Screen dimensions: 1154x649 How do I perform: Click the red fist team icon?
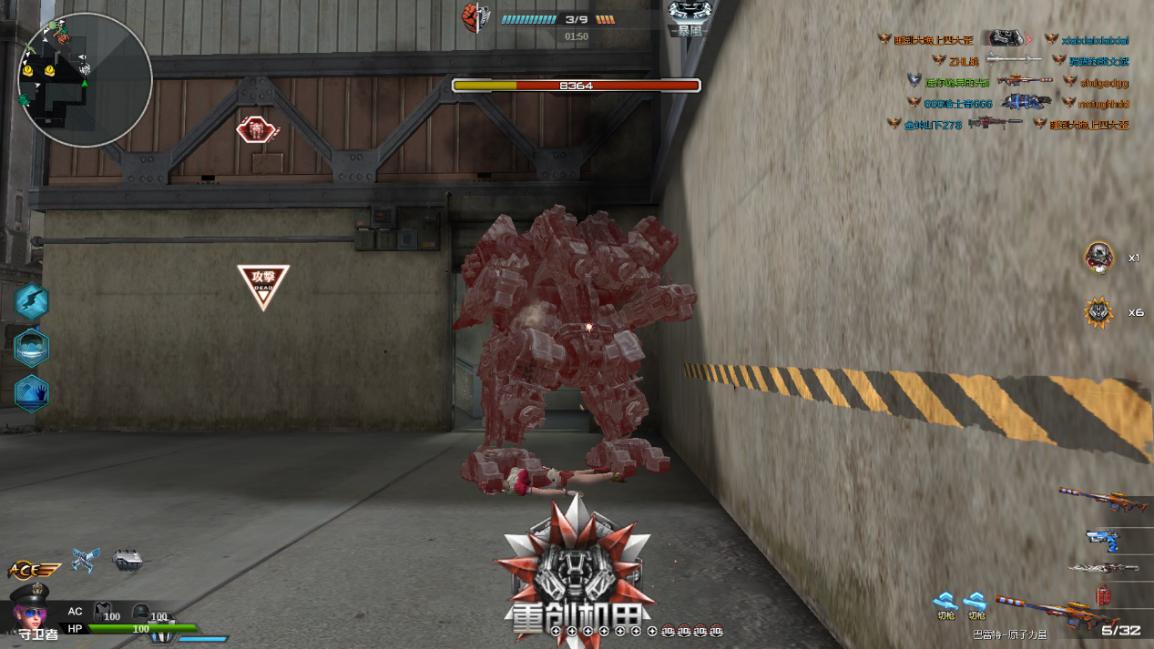pos(475,18)
